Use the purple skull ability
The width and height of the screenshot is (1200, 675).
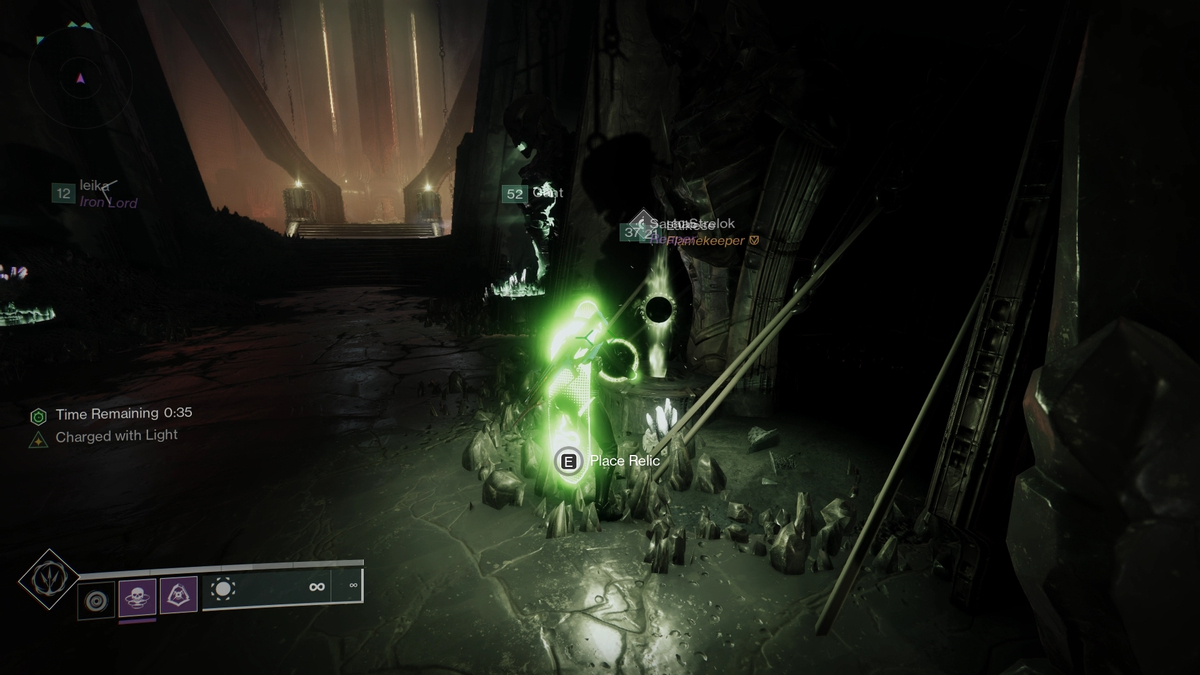[138, 598]
